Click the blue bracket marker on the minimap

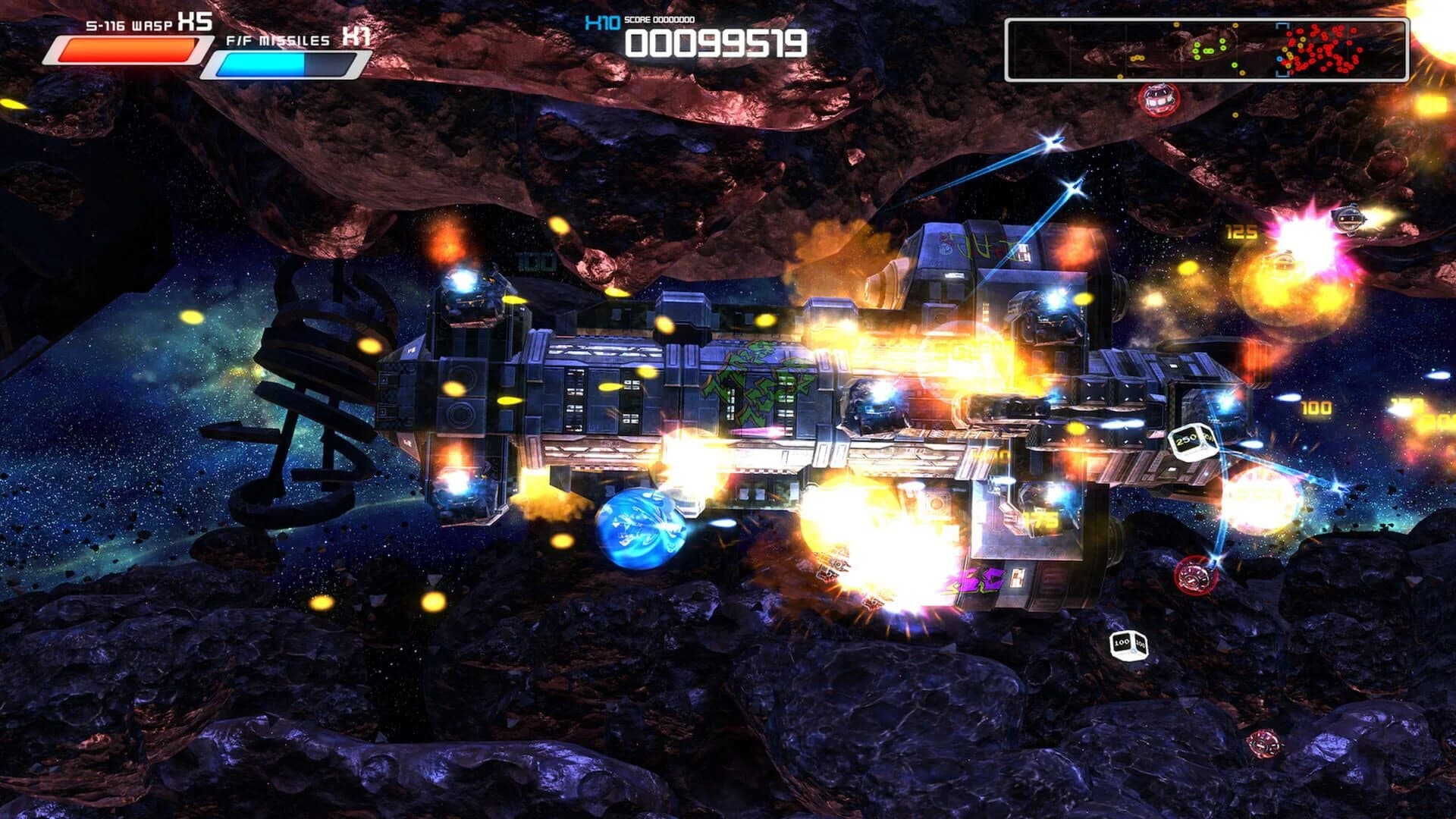1282,49
